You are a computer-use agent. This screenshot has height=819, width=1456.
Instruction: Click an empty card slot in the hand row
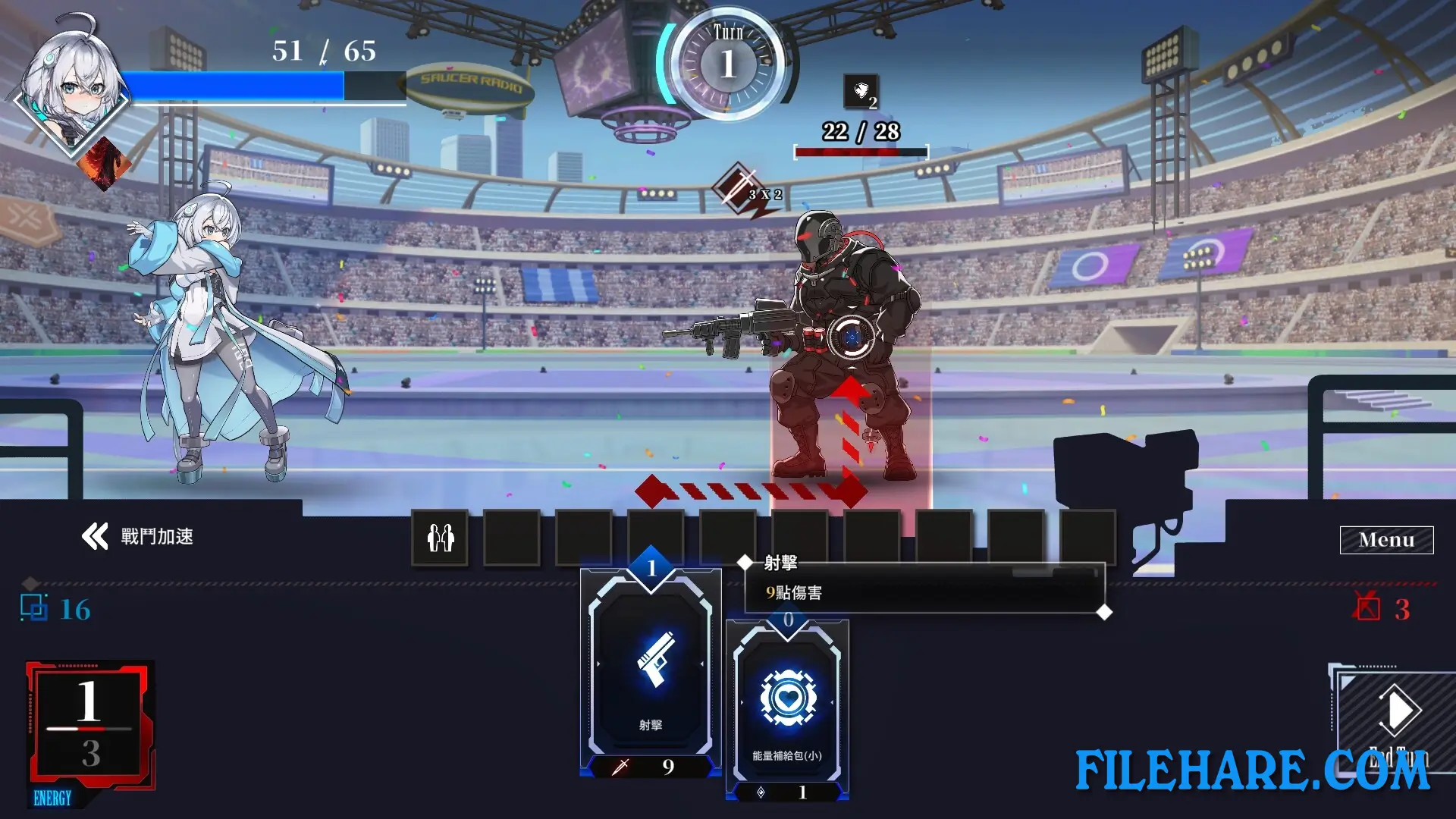[512, 538]
